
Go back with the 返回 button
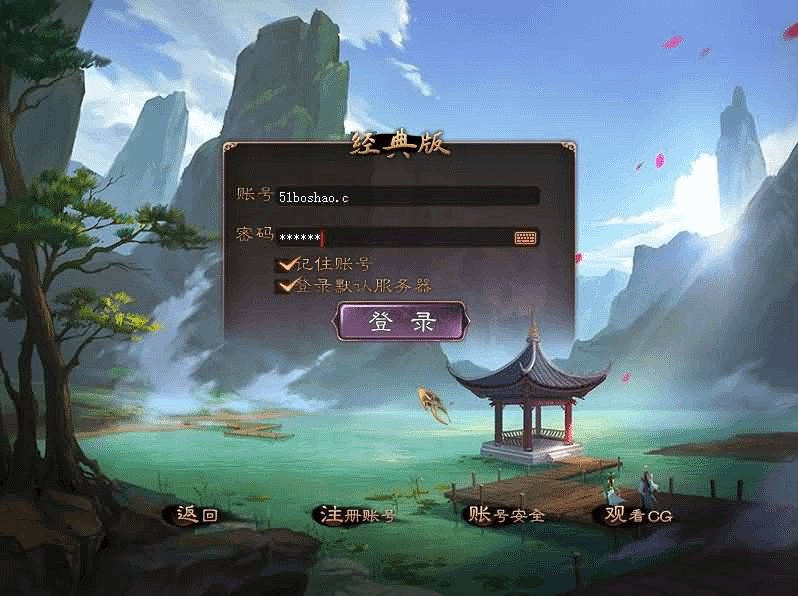[x=197, y=515]
